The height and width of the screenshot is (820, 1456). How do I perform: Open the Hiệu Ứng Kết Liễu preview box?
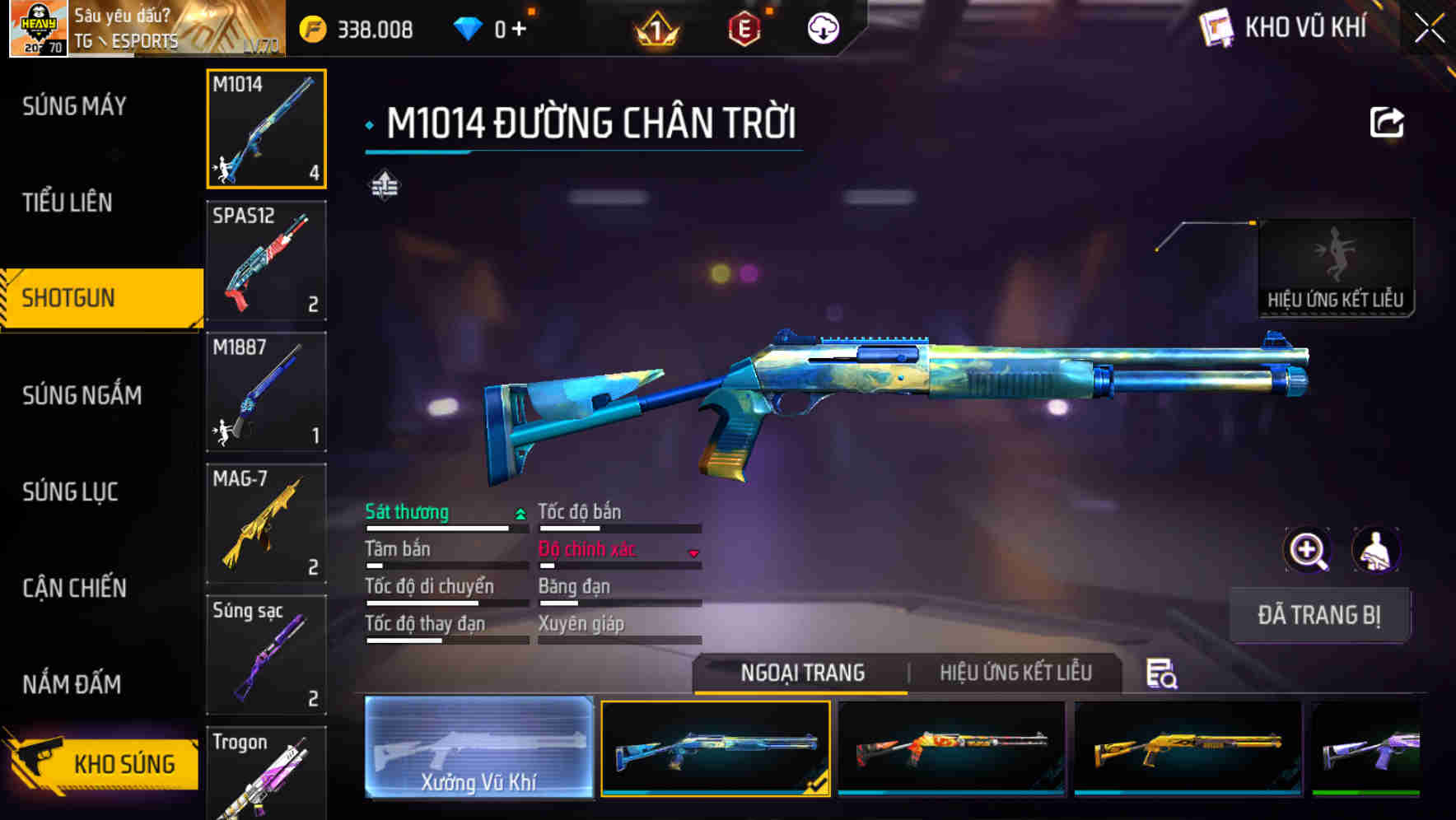point(1335,267)
